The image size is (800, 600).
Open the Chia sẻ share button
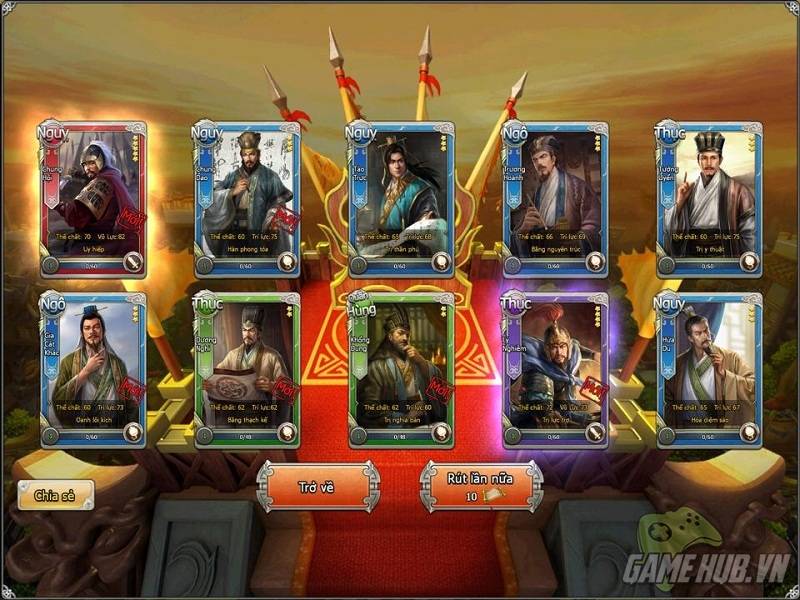coord(56,494)
